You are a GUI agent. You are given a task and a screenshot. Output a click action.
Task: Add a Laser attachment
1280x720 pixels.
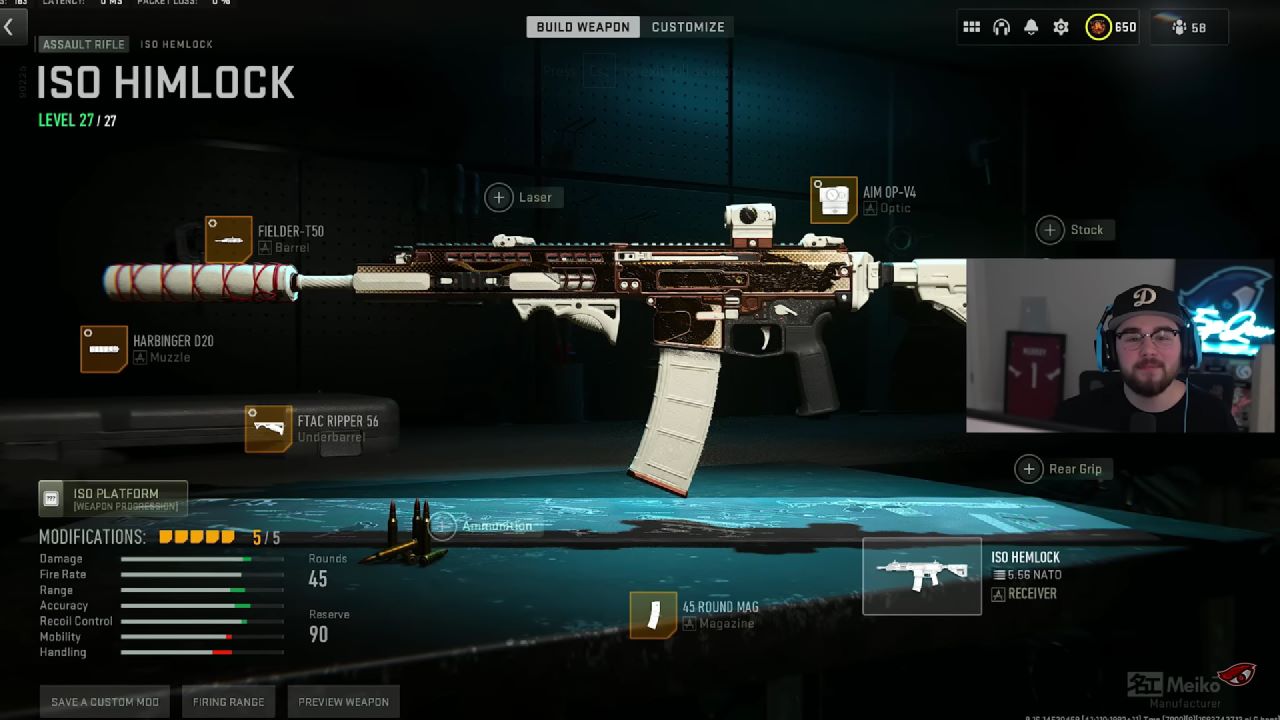[x=499, y=197]
